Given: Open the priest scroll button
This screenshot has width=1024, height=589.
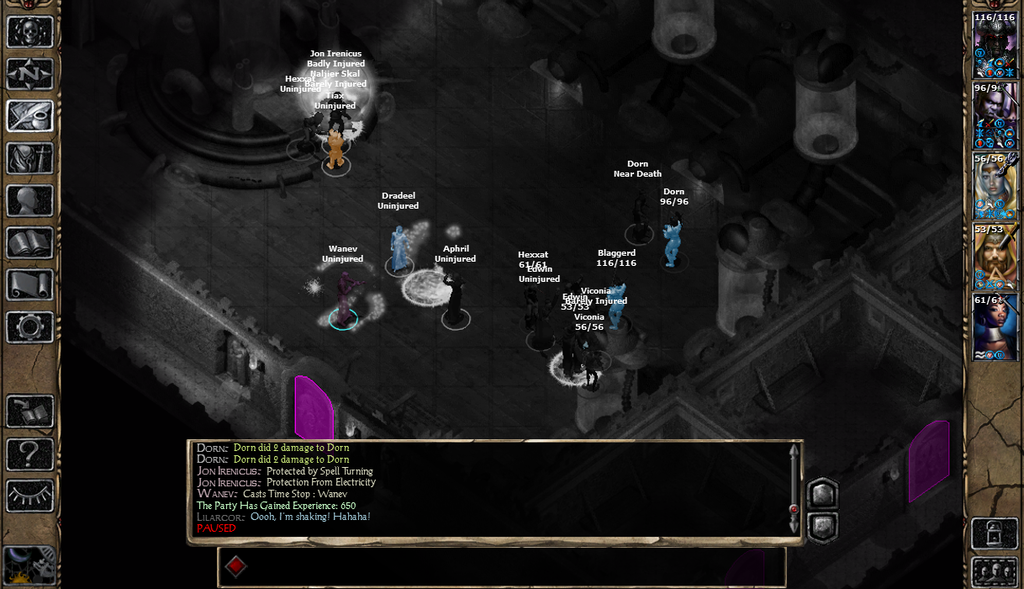Looking at the screenshot, I should coord(30,285).
